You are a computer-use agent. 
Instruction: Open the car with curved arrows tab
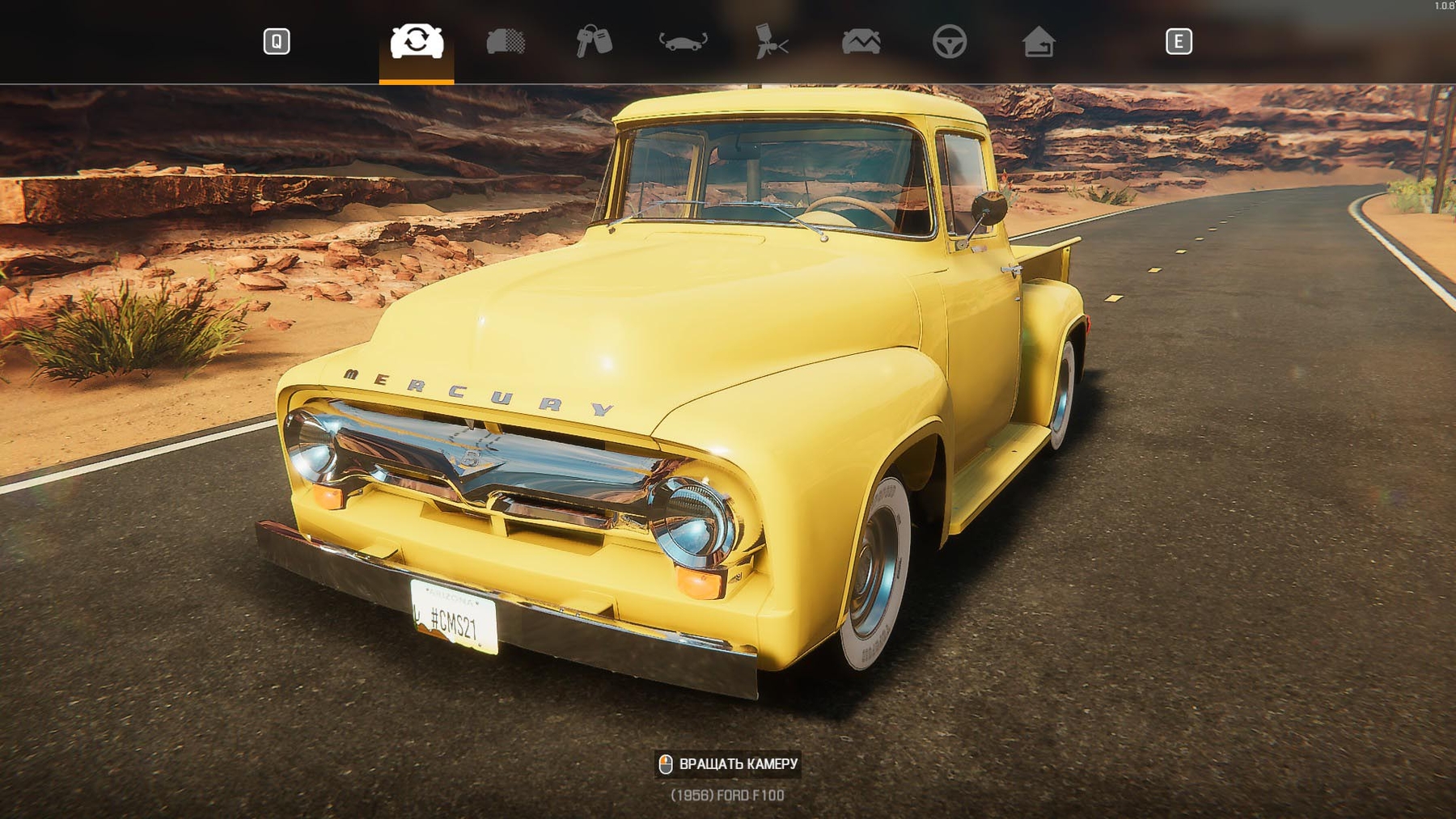684,41
